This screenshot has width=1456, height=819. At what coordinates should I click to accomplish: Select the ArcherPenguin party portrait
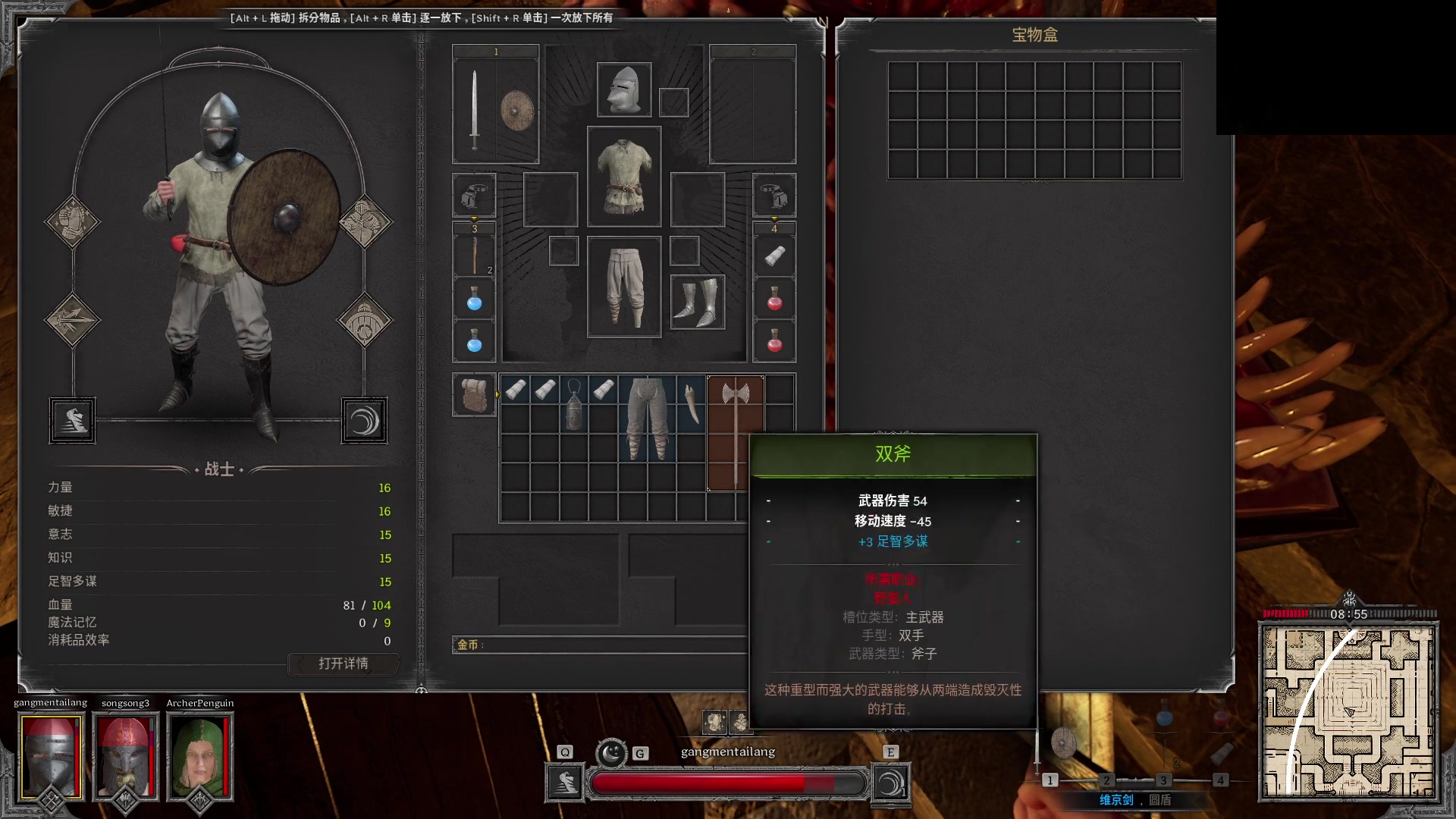click(x=199, y=755)
